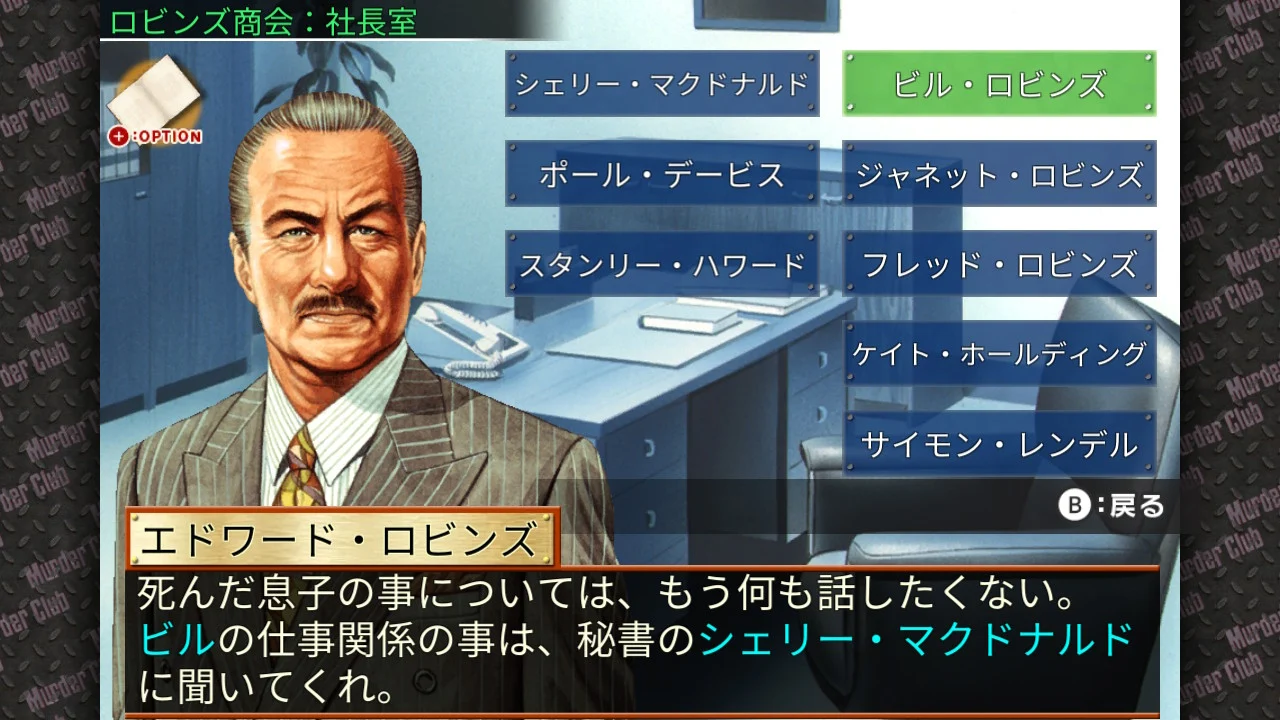Choose the ケイト・ホールディング question option
The width and height of the screenshot is (1280, 720).
pos(1000,352)
